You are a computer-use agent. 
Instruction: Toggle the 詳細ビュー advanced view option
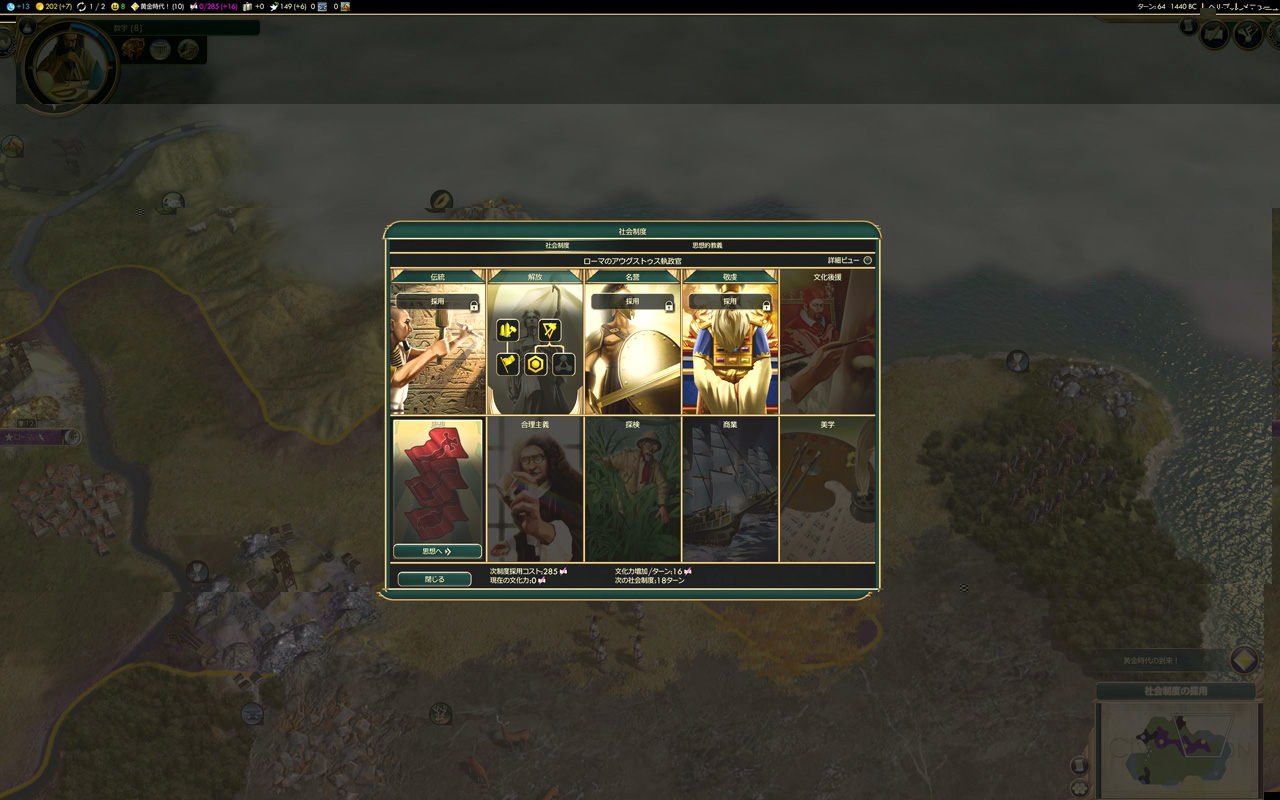click(x=867, y=260)
